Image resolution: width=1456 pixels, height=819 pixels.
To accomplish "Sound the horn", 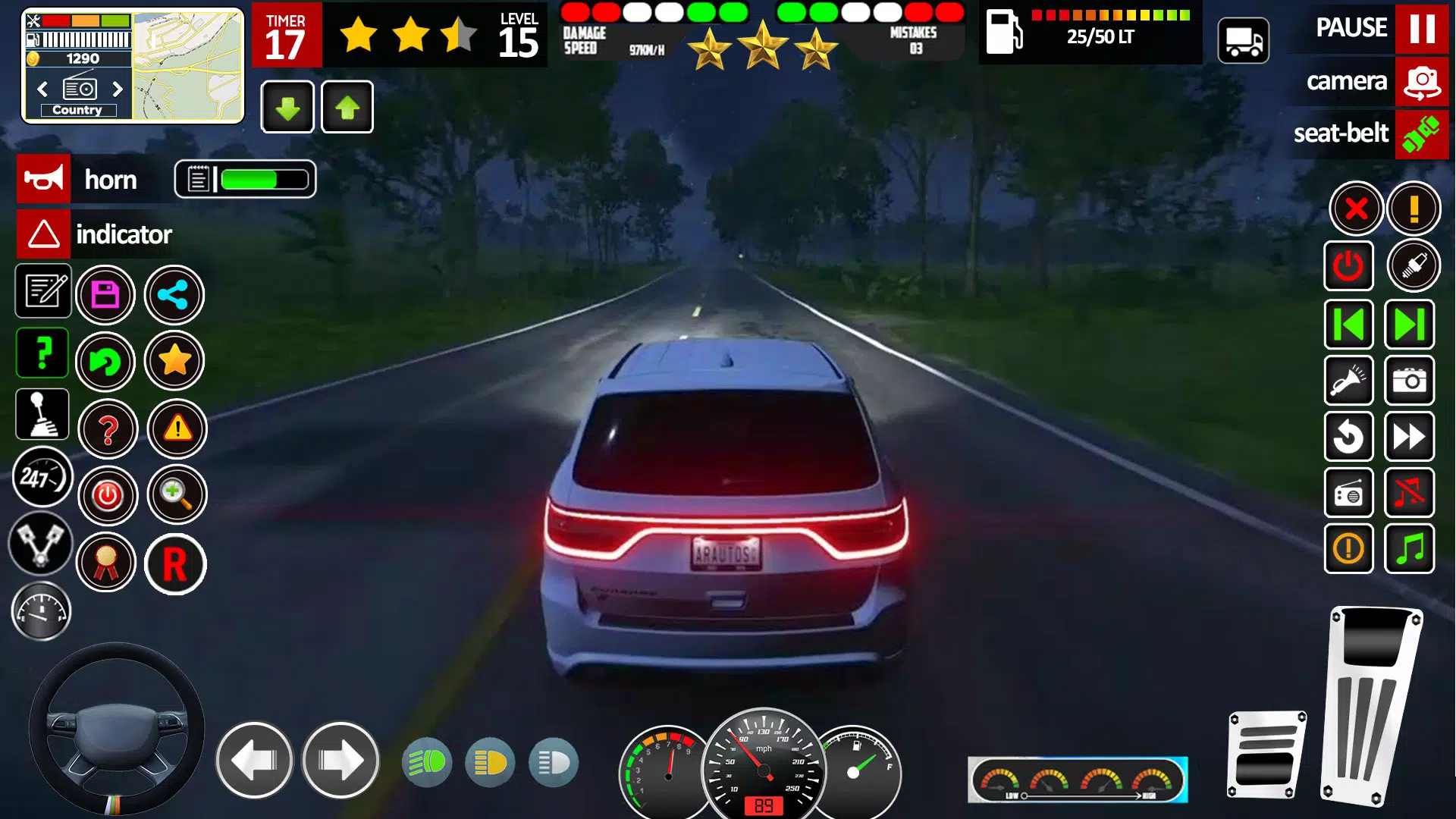I will click(x=44, y=179).
